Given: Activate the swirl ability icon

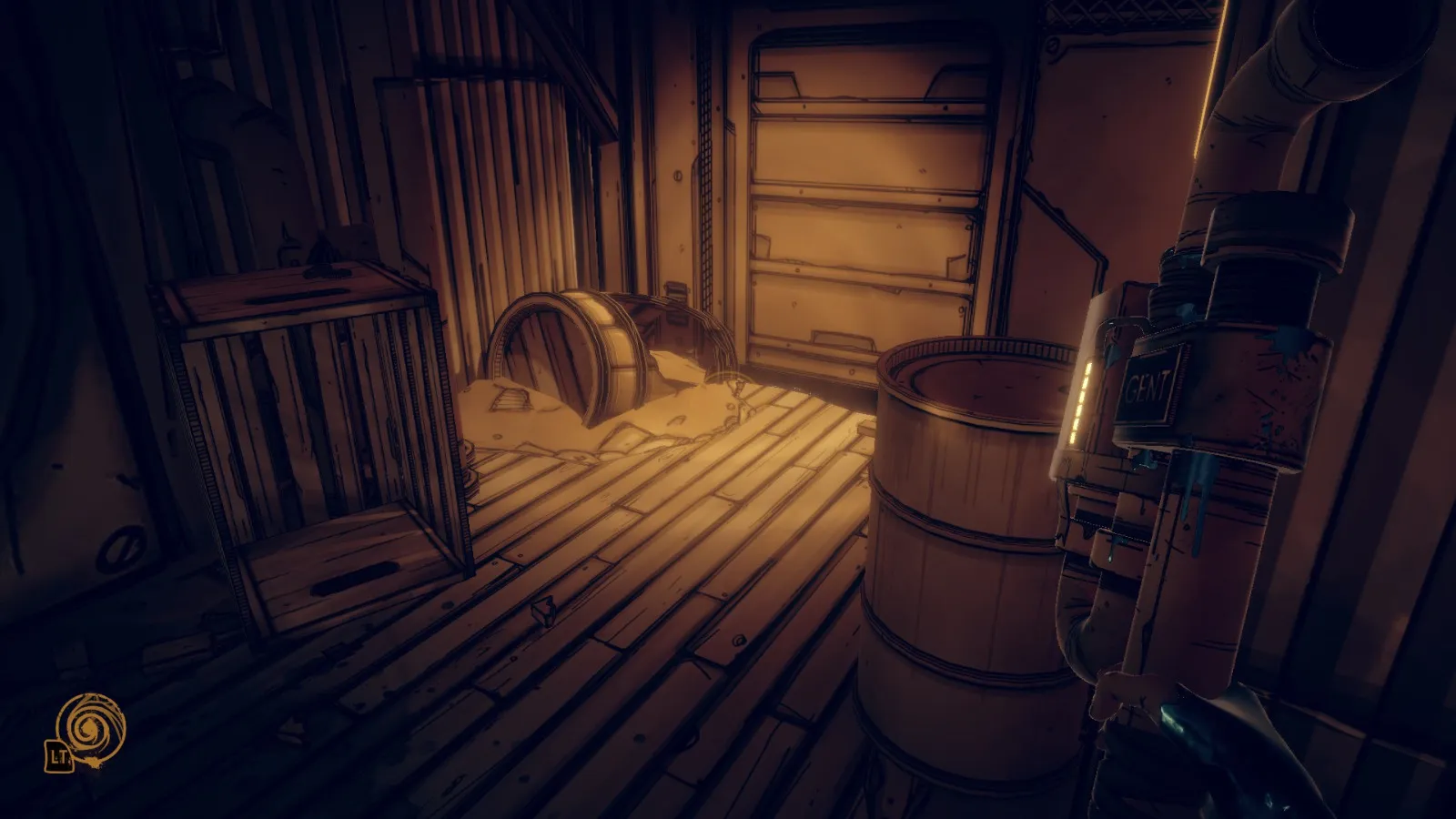Looking at the screenshot, I should click(90, 726).
